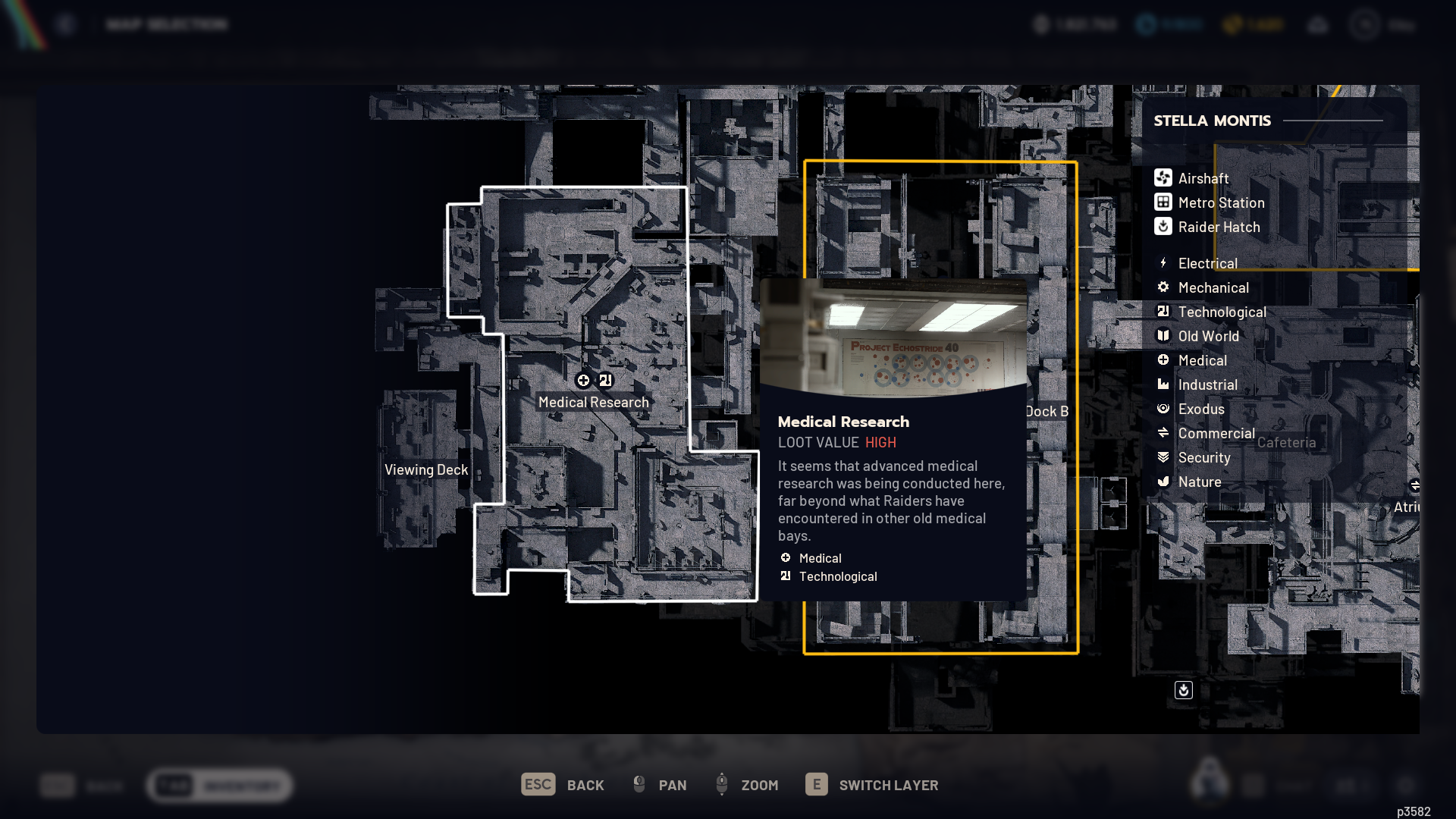Select the Viewing Deck map label

(x=425, y=469)
